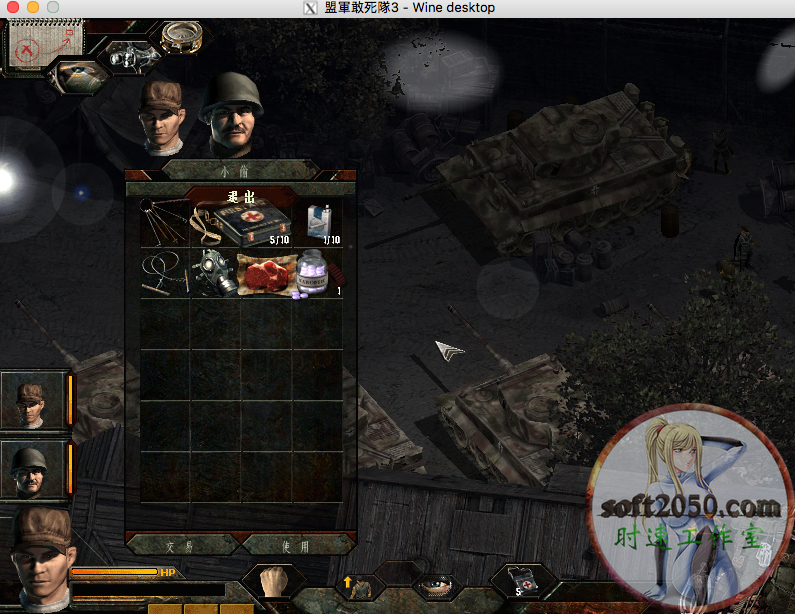Select the wire snare trap item

point(163,273)
